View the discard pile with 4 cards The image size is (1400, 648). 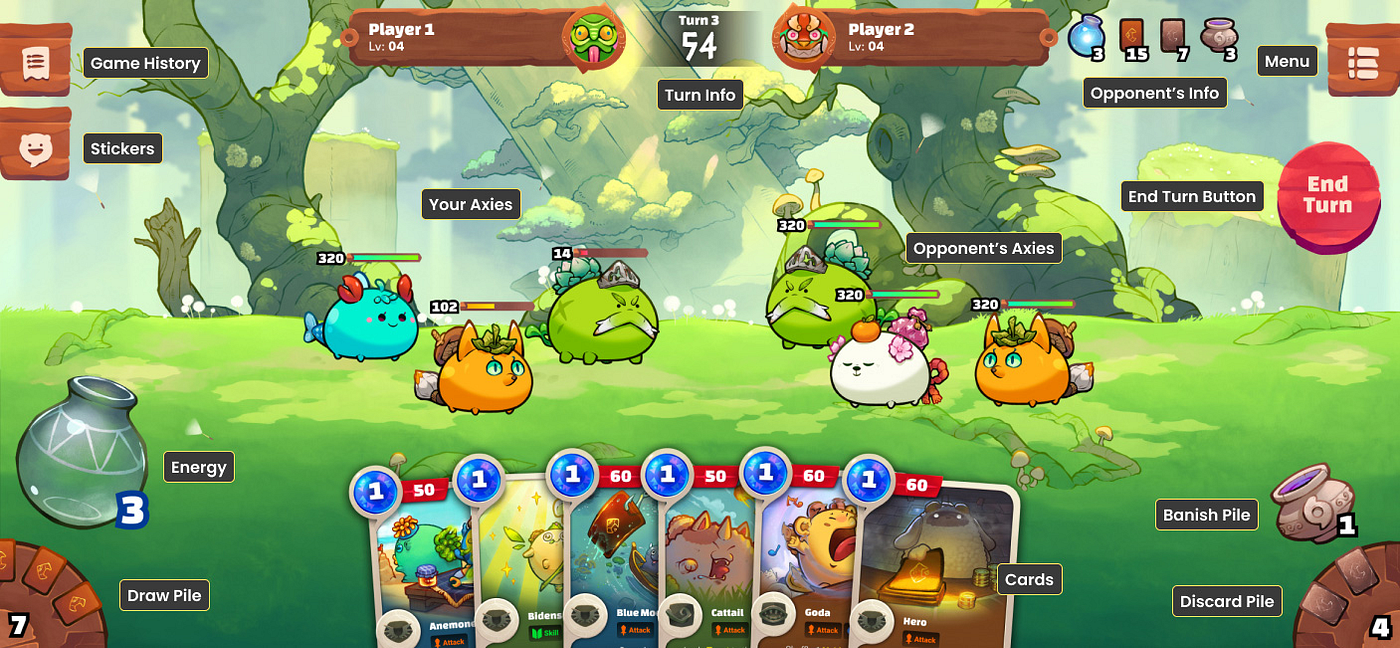pos(1350,602)
